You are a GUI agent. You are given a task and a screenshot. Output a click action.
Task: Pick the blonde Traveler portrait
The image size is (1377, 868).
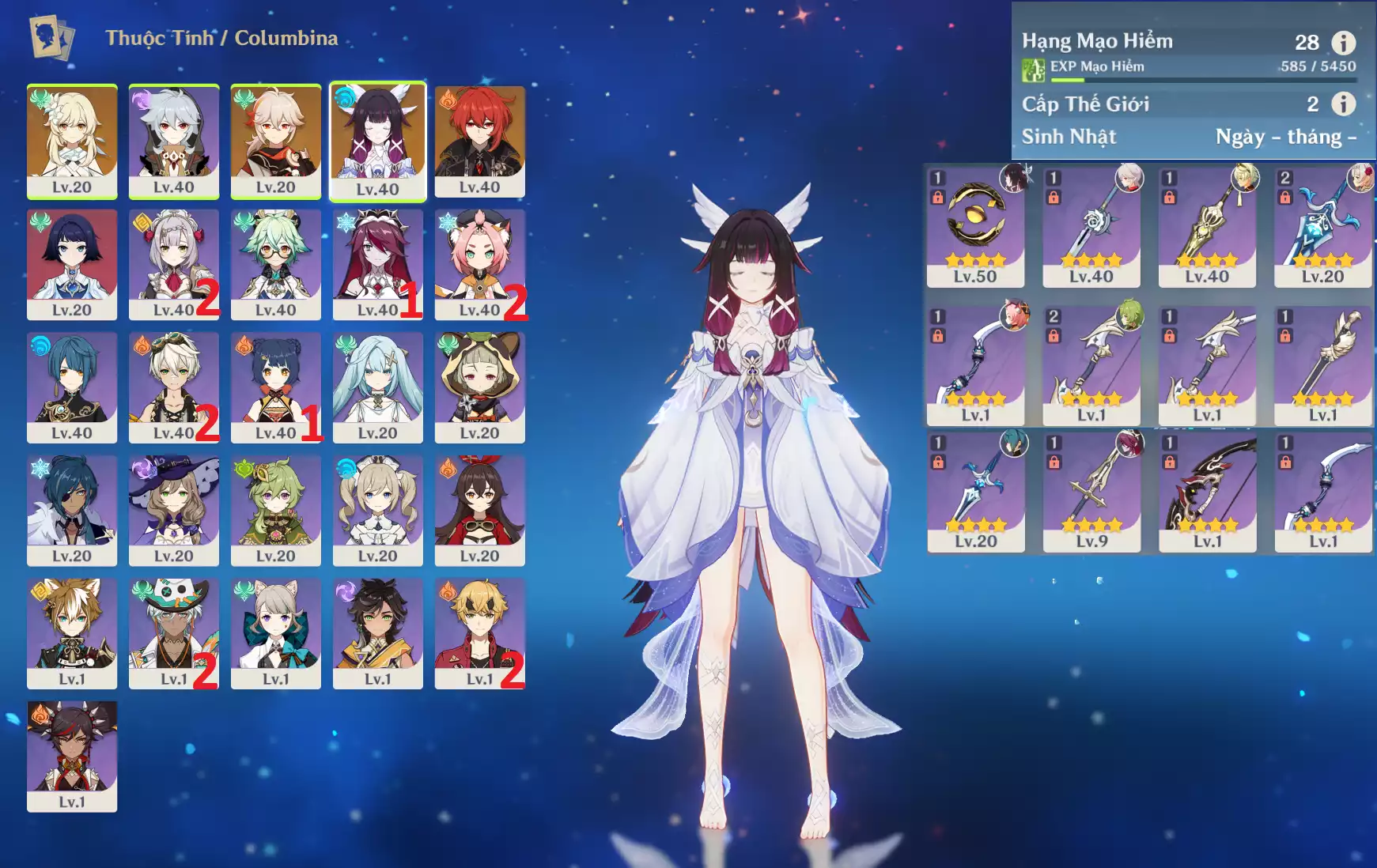tap(72, 141)
